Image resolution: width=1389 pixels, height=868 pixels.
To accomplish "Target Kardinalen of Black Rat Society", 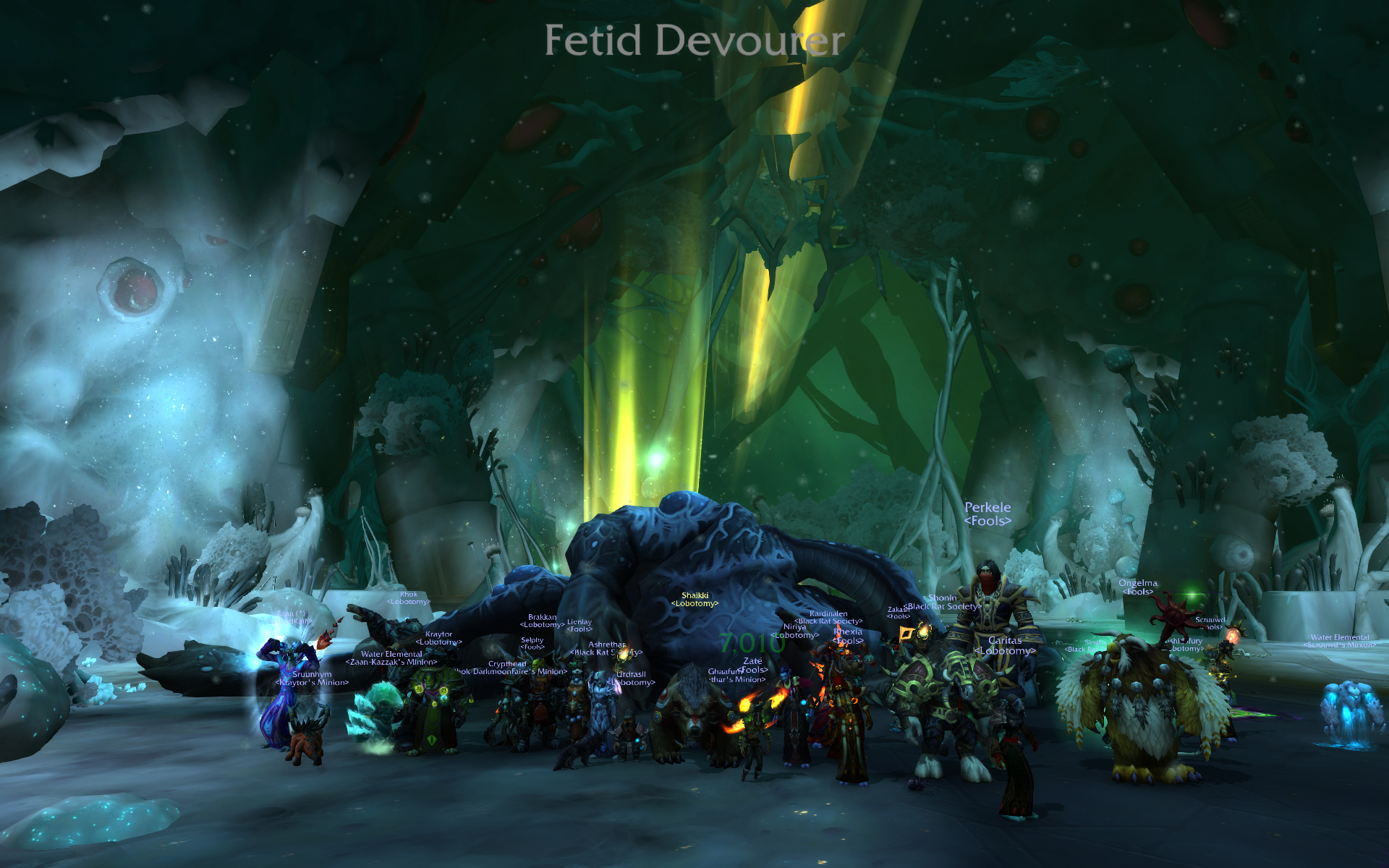I will (827, 616).
